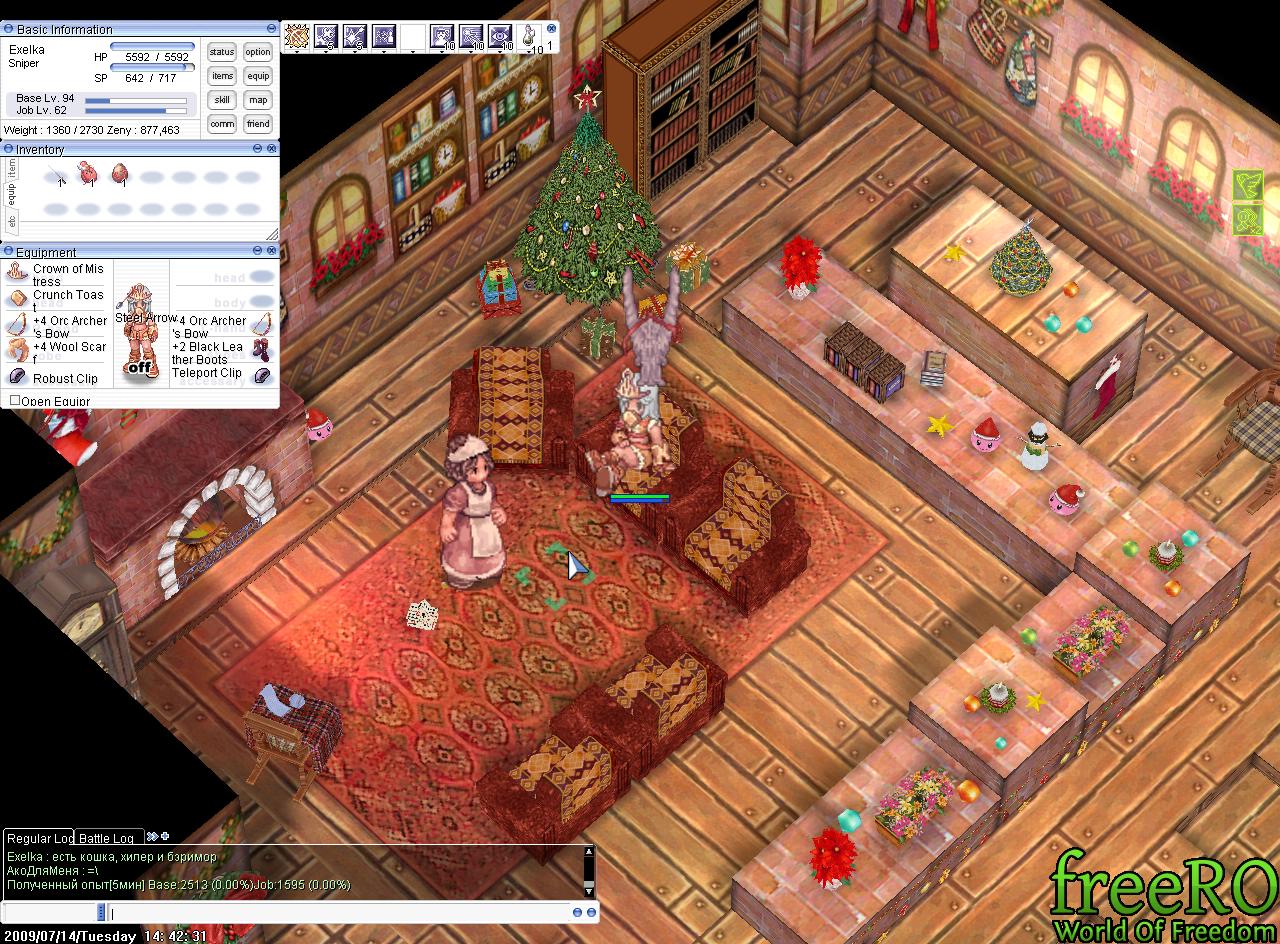
Task: Open the skill window
Action: [x=222, y=100]
